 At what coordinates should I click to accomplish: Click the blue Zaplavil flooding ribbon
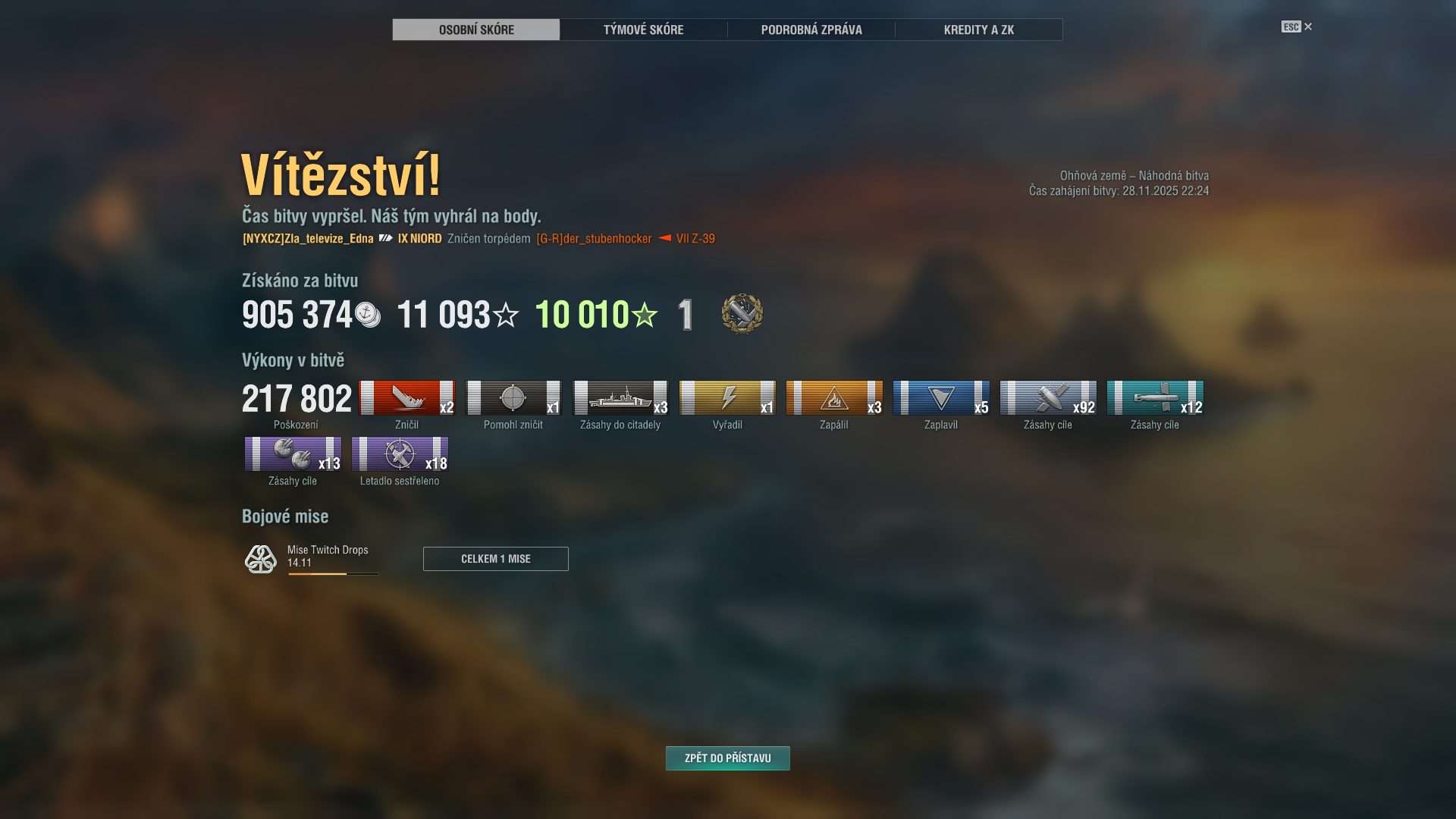(x=941, y=398)
